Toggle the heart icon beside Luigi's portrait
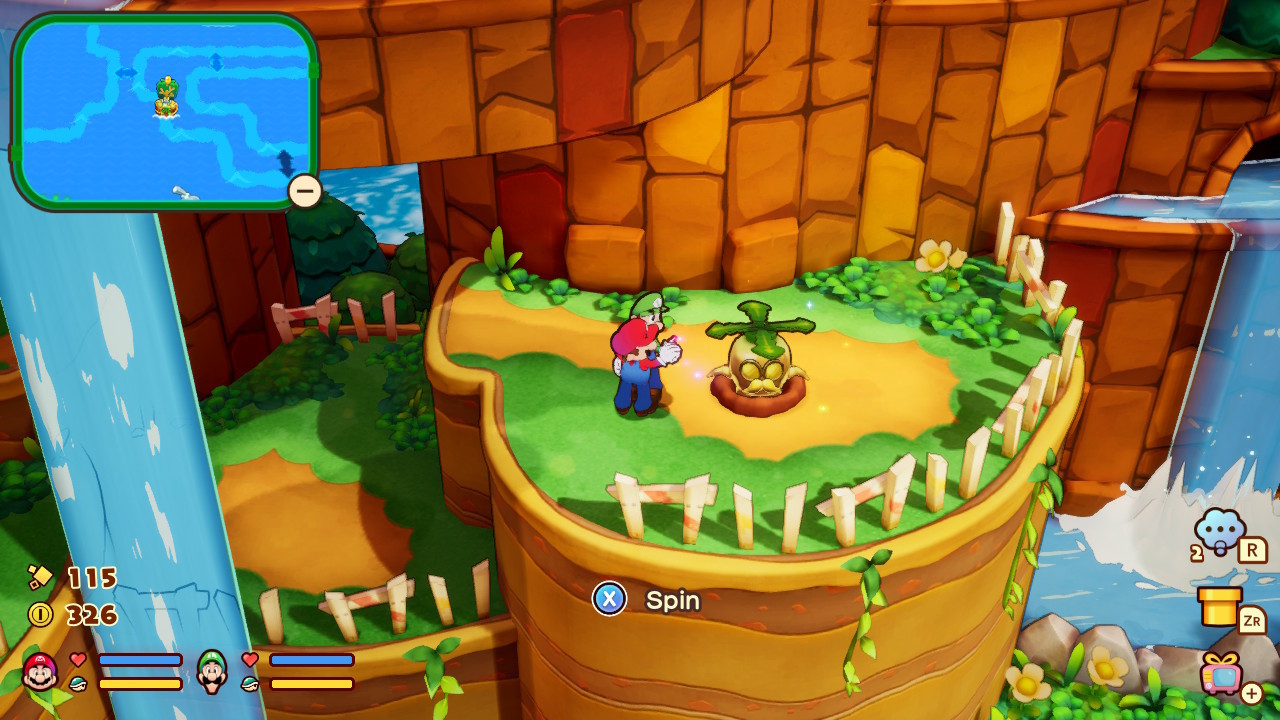The height and width of the screenshot is (720, 1280). 250,661
